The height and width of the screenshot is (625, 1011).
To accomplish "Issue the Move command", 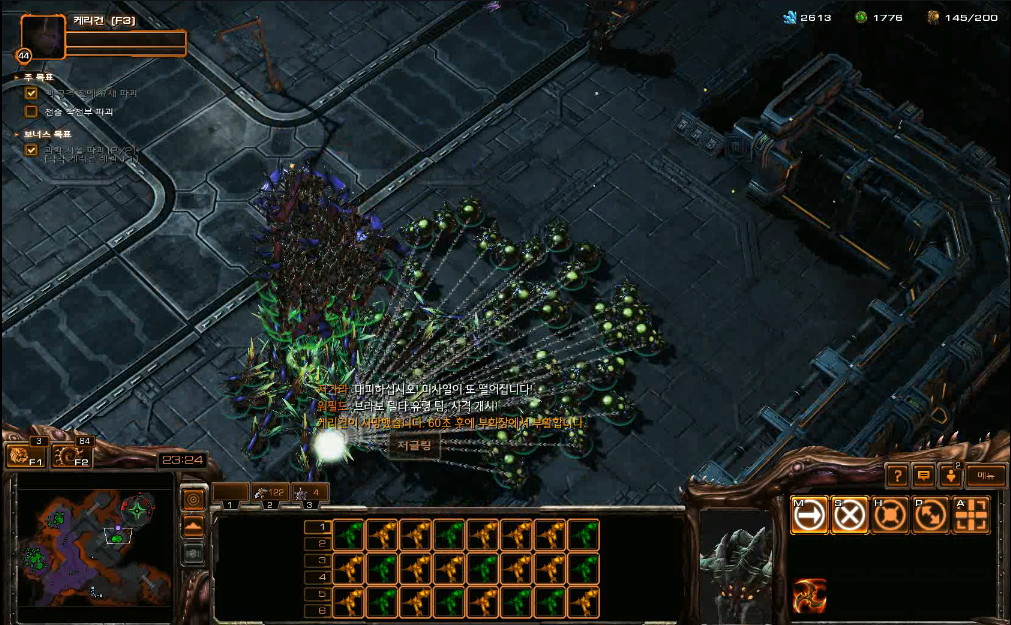I will (x=810, y=515).
